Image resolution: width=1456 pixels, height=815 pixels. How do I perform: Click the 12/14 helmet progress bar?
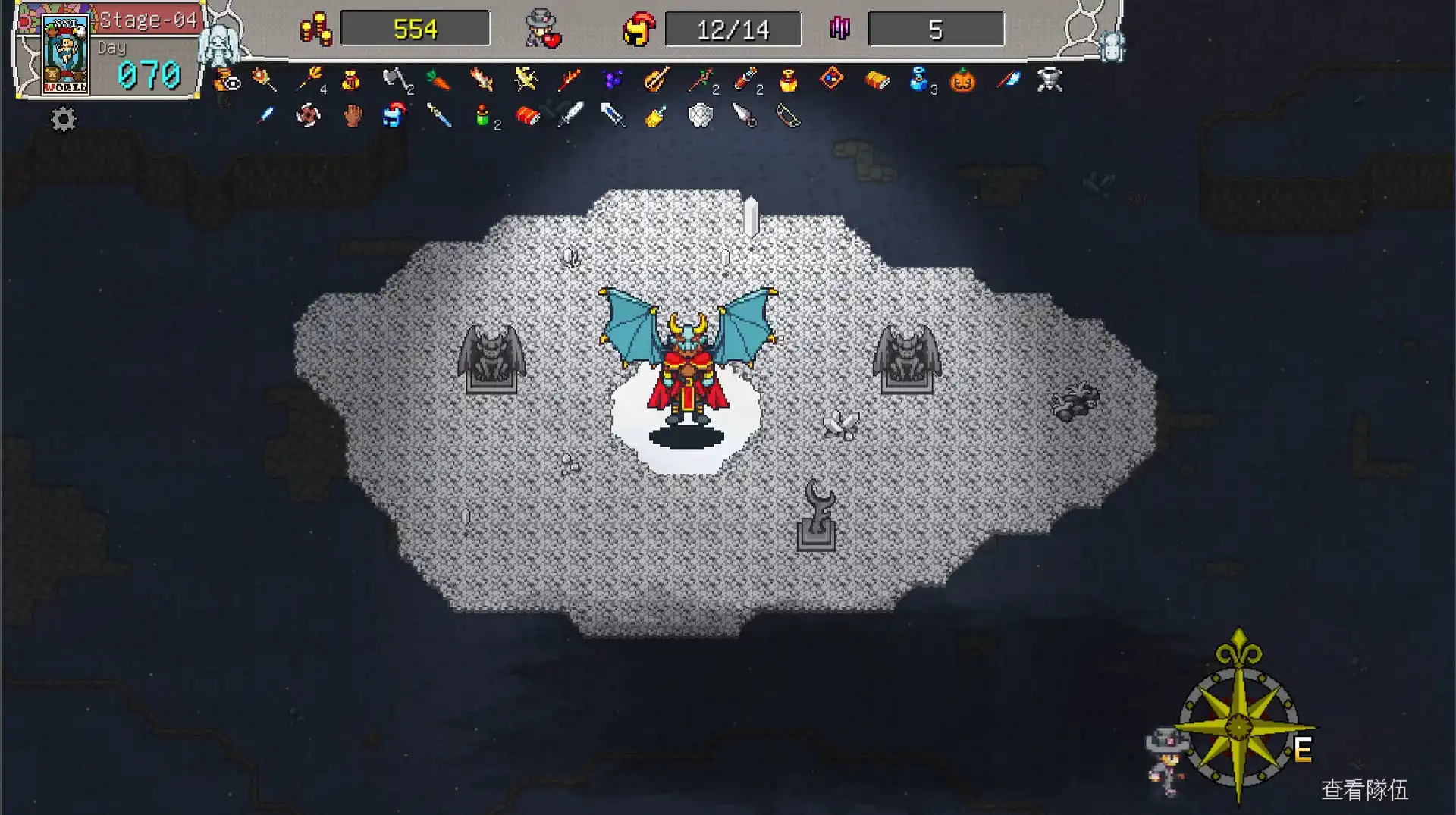coord(732,28)
